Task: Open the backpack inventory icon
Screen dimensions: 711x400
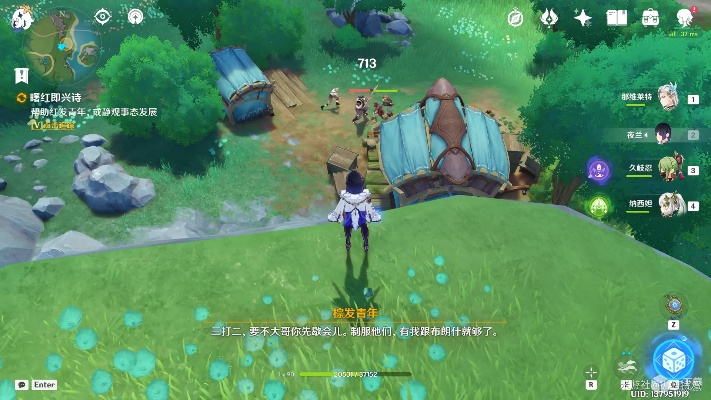Action: coord(650,17)
